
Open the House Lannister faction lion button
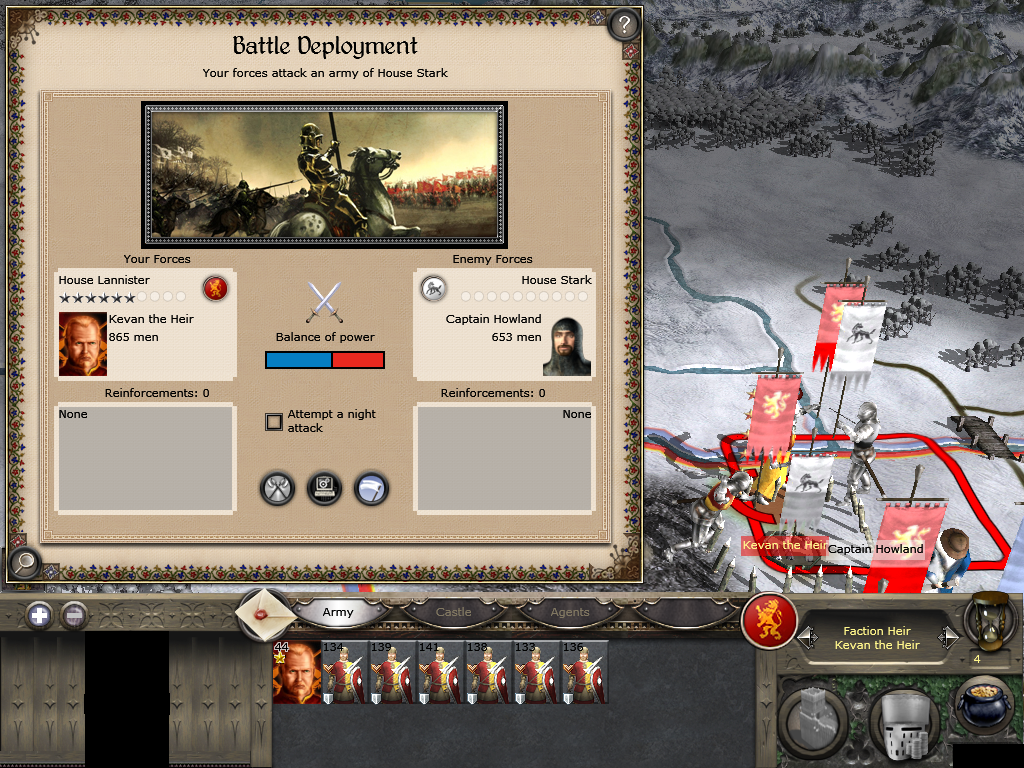(x=769, y=621)
